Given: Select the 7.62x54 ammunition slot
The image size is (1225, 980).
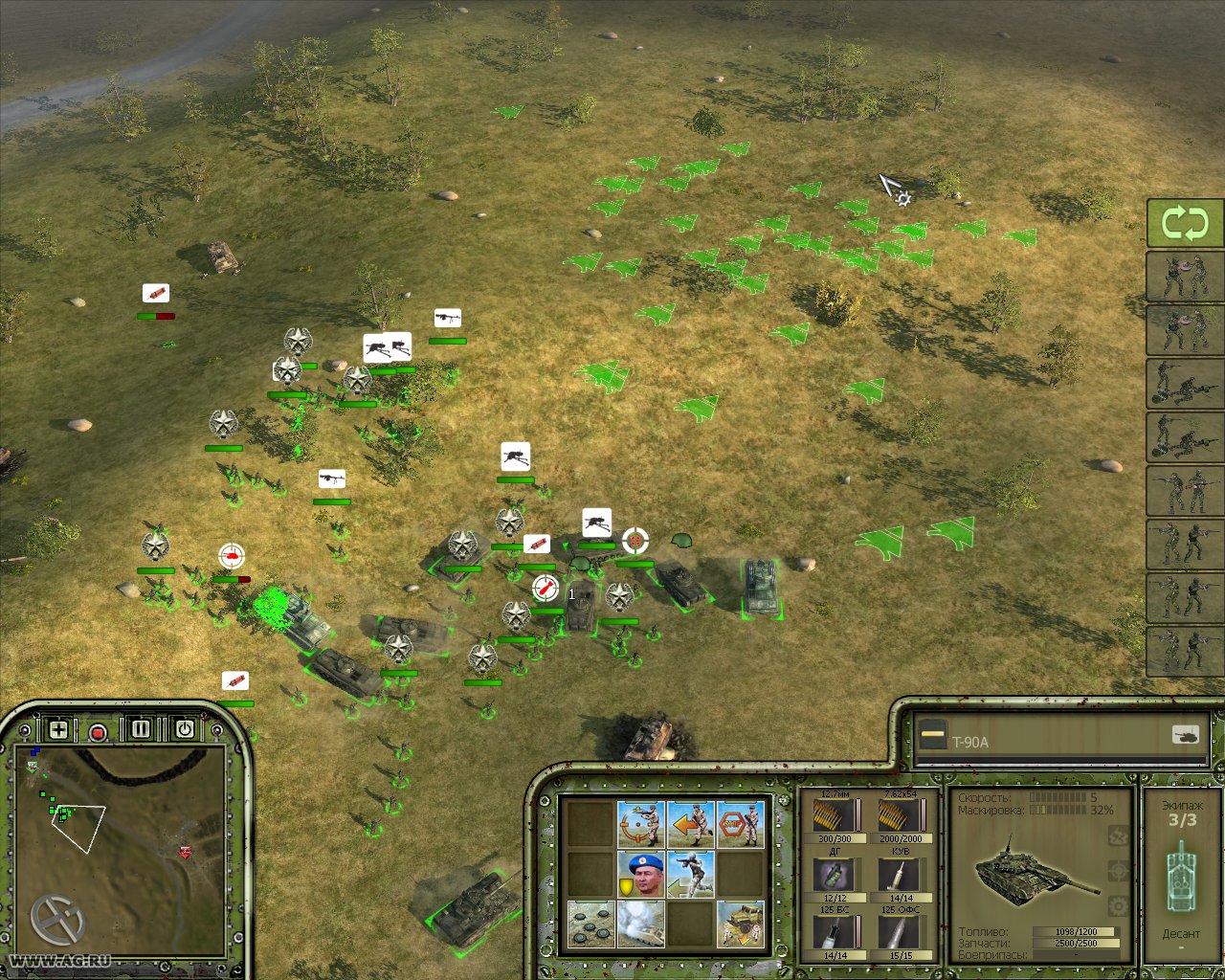Looking at the screenshot, I should point(899,818).
